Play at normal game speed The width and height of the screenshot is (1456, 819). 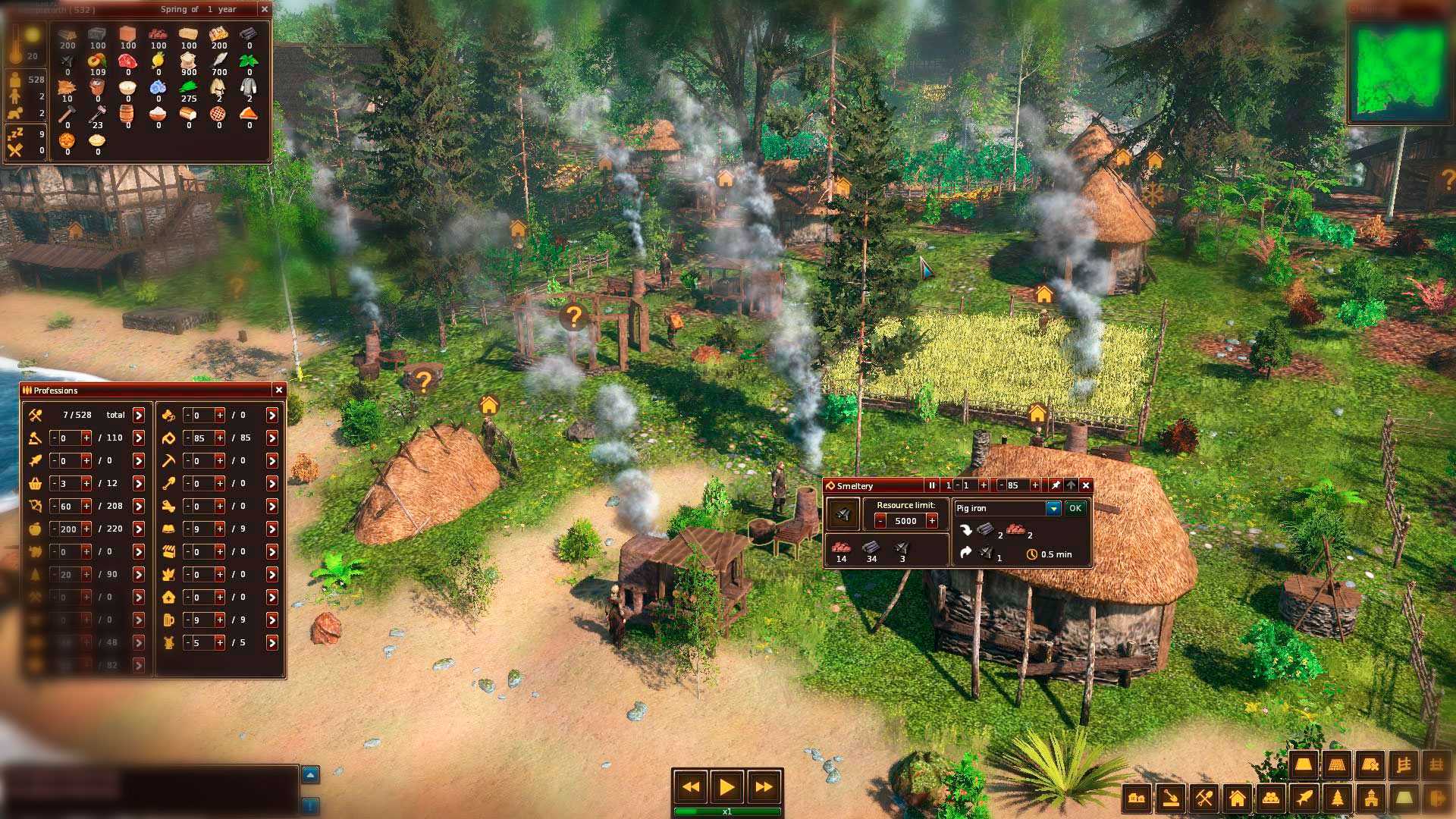click(x=726, y=787)
